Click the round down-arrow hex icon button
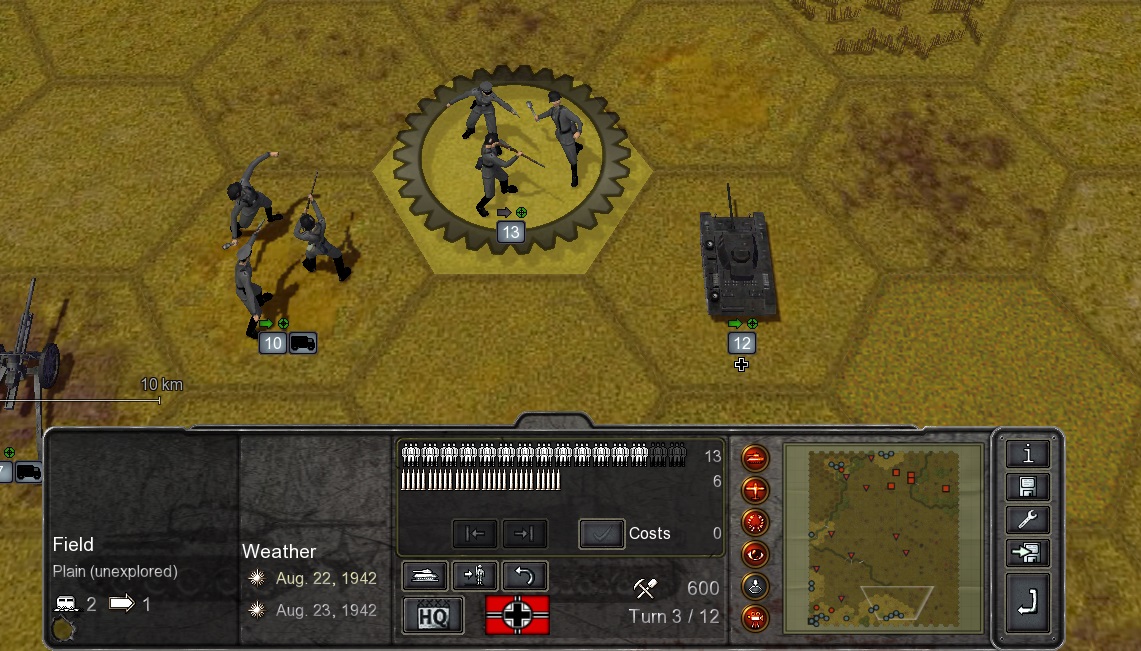The image size is (1141, 651). click(x=755, y=586)
